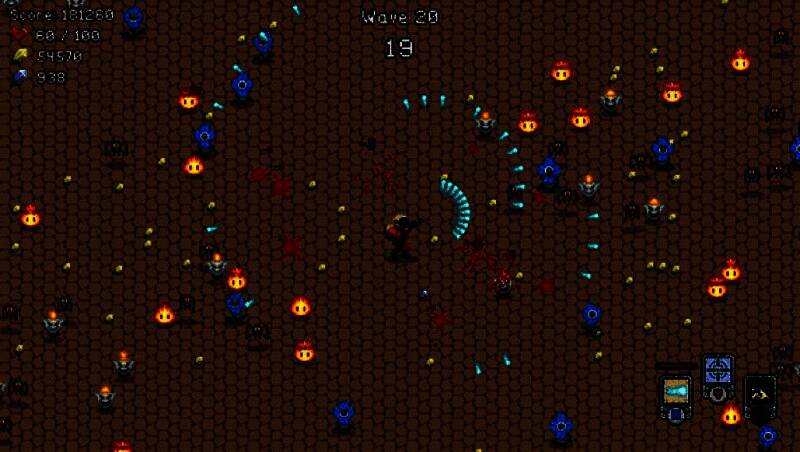This screenshot has width=800, height=452.
Task: Select the cyan projectile ability card
Action: point(676,392)
